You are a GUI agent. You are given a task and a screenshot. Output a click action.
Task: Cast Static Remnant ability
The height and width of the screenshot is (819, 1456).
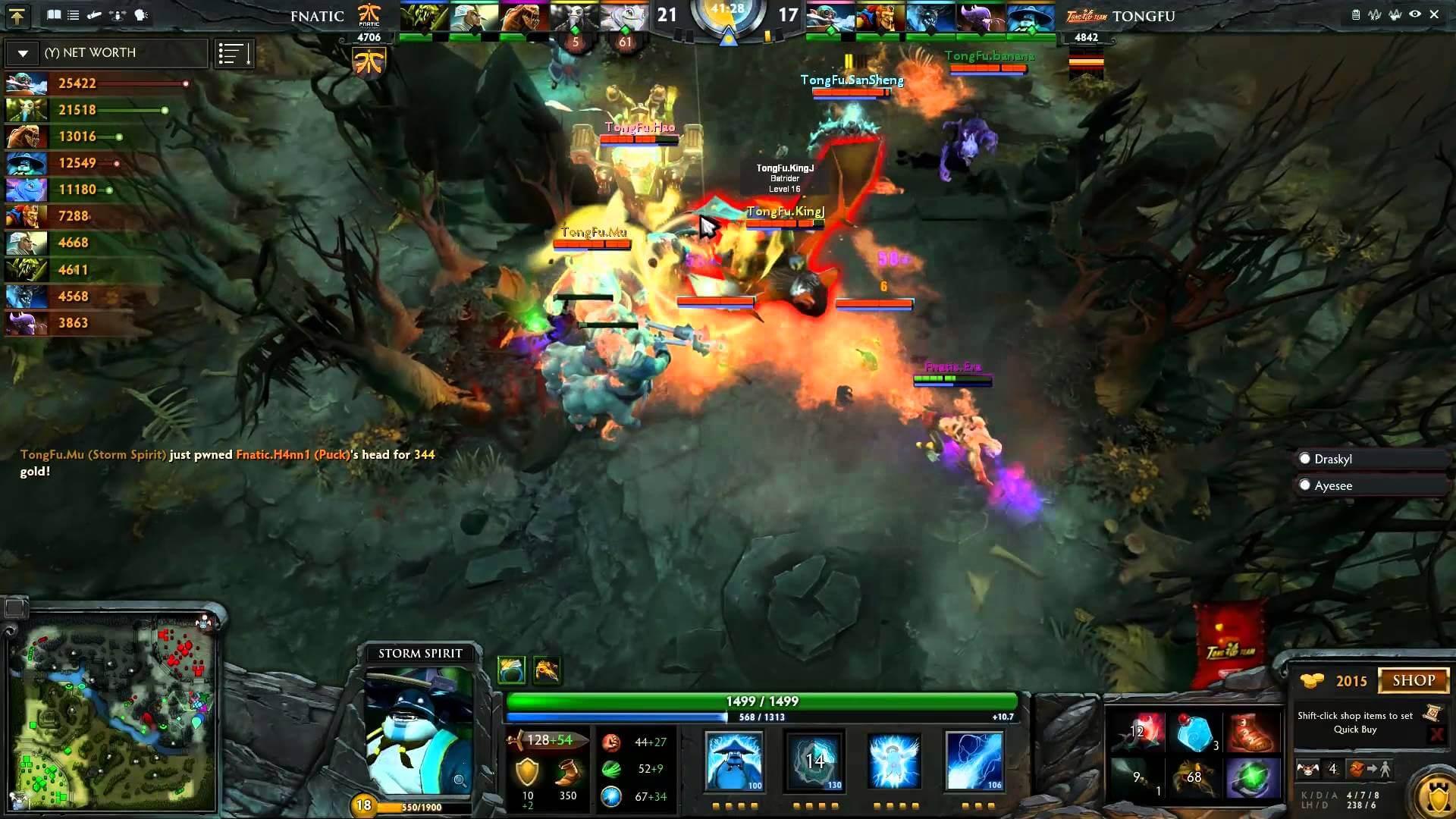[x=733, y=761]
